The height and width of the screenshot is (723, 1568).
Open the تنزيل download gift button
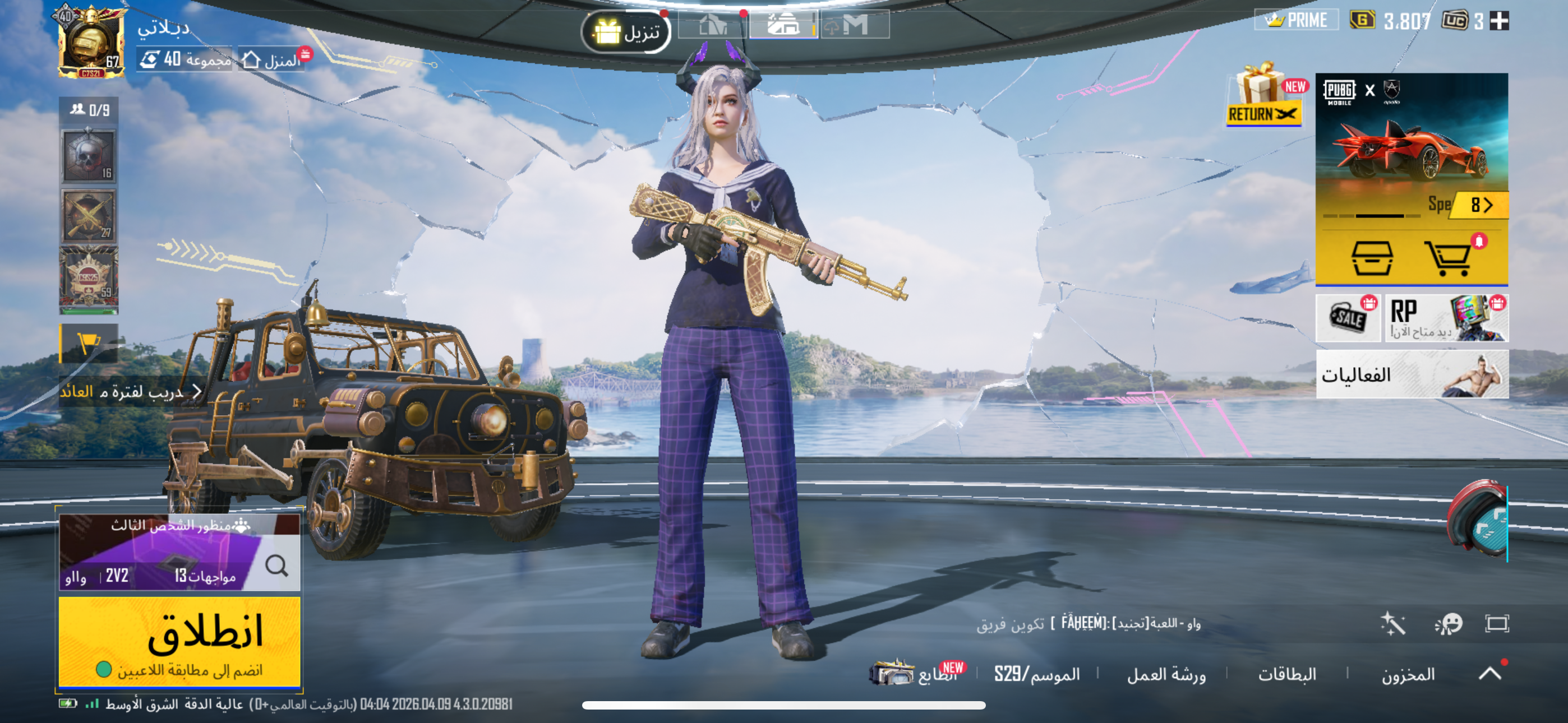(x=626, y=31)
